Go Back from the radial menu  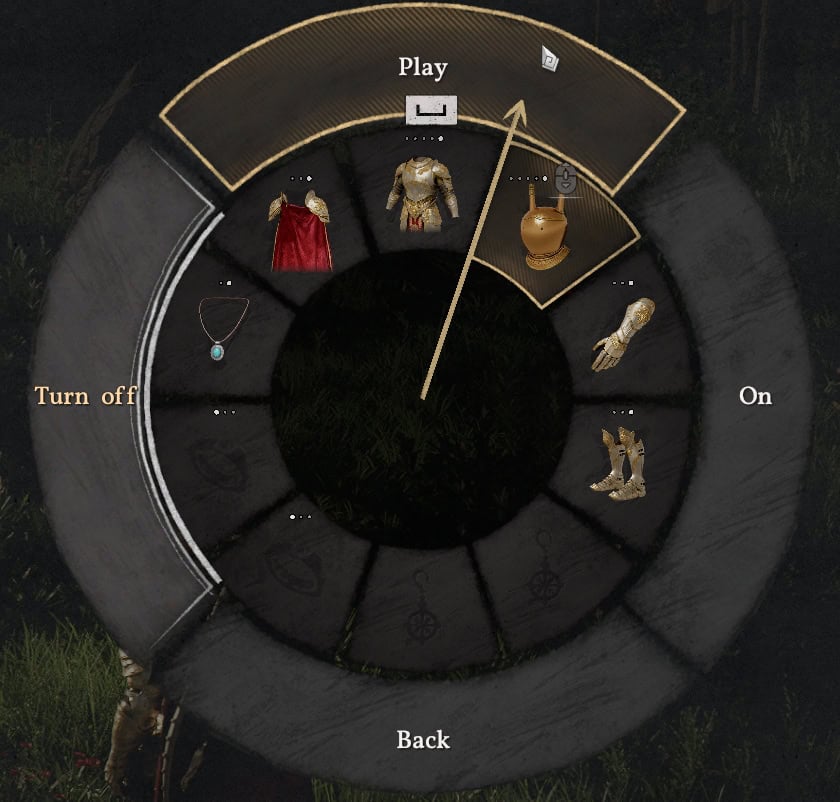[423, 740]
